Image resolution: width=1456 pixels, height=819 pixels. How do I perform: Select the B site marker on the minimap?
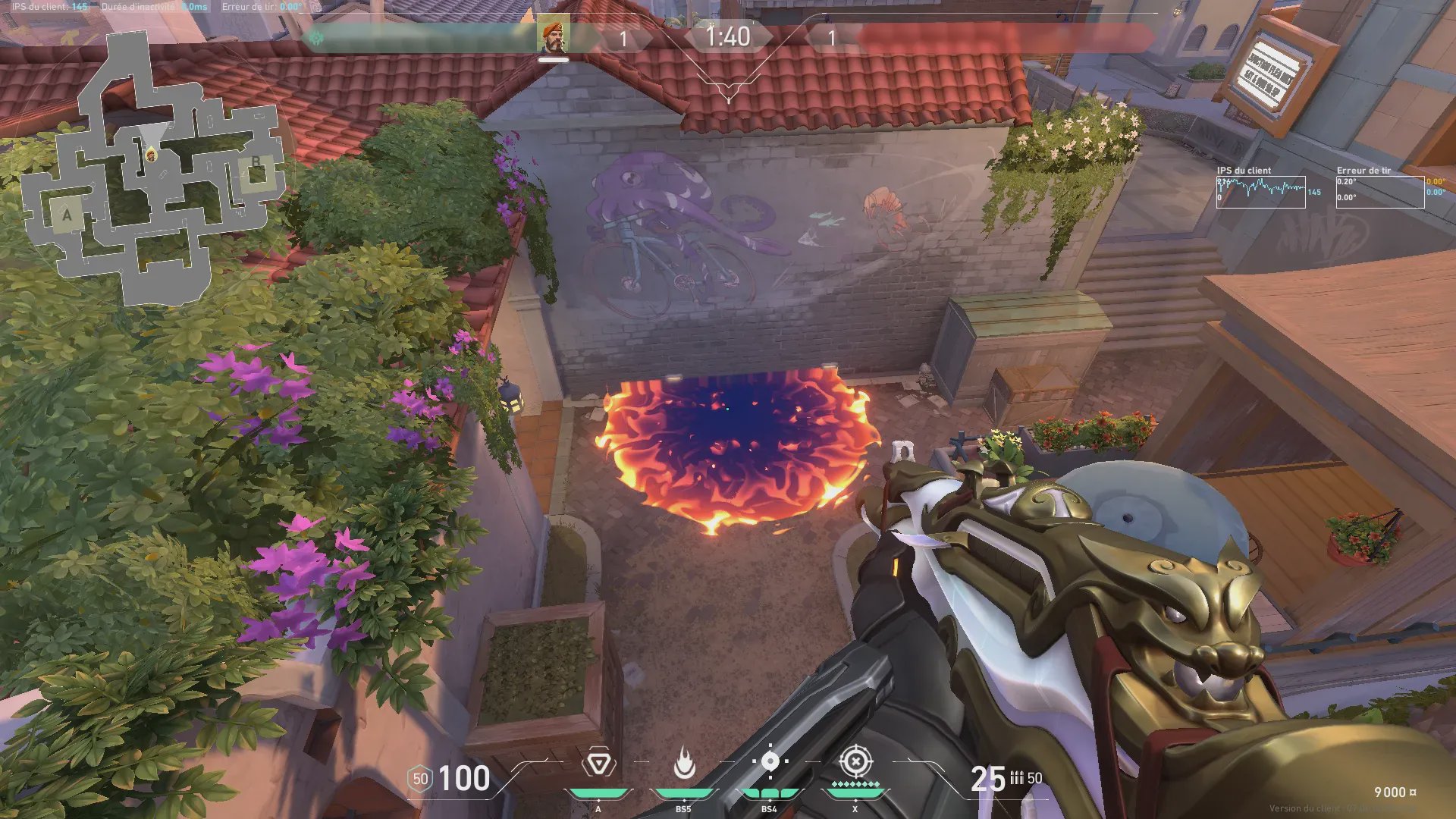point(256,163)
